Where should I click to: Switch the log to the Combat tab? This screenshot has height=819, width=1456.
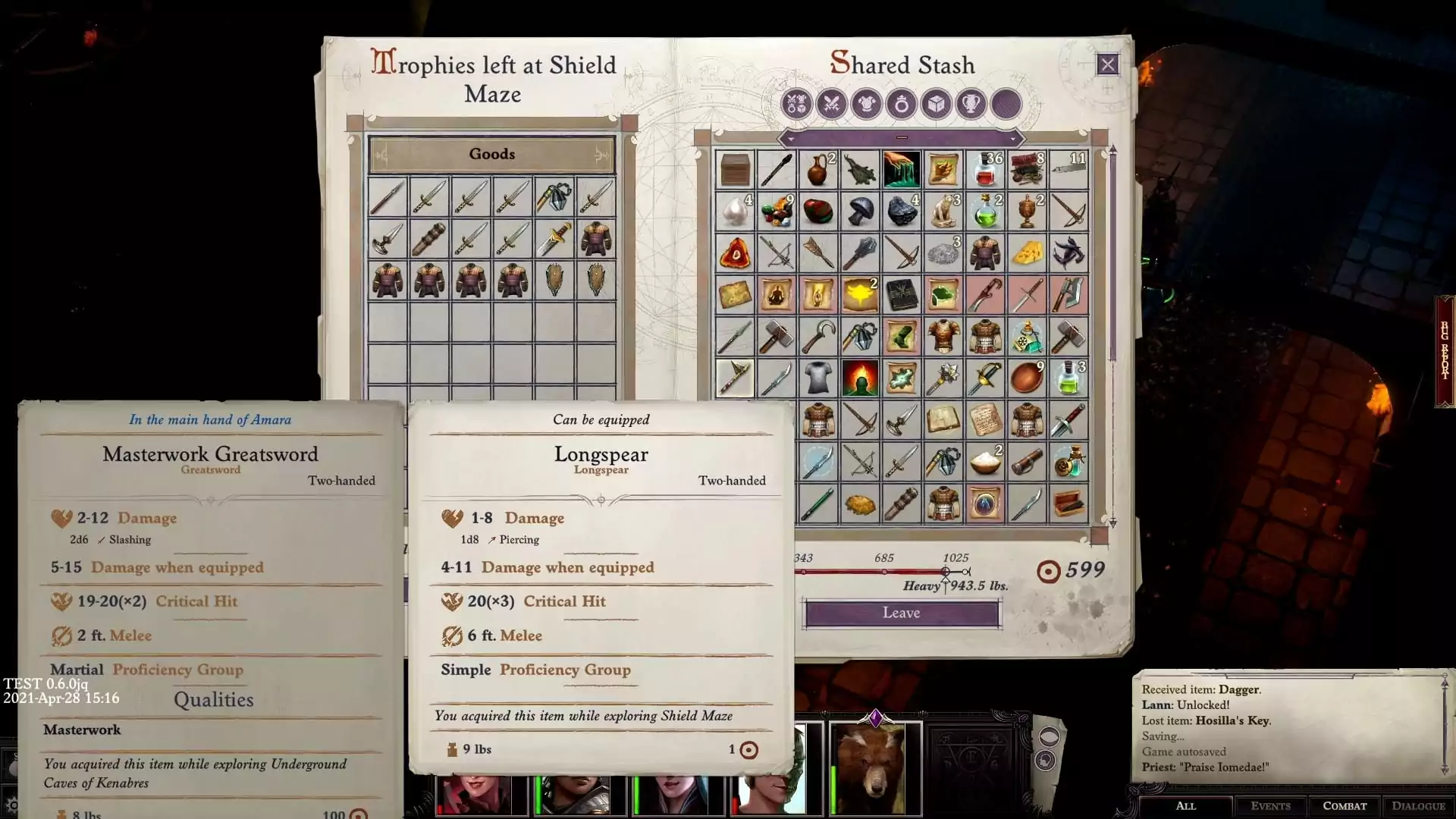(1345, 806)
